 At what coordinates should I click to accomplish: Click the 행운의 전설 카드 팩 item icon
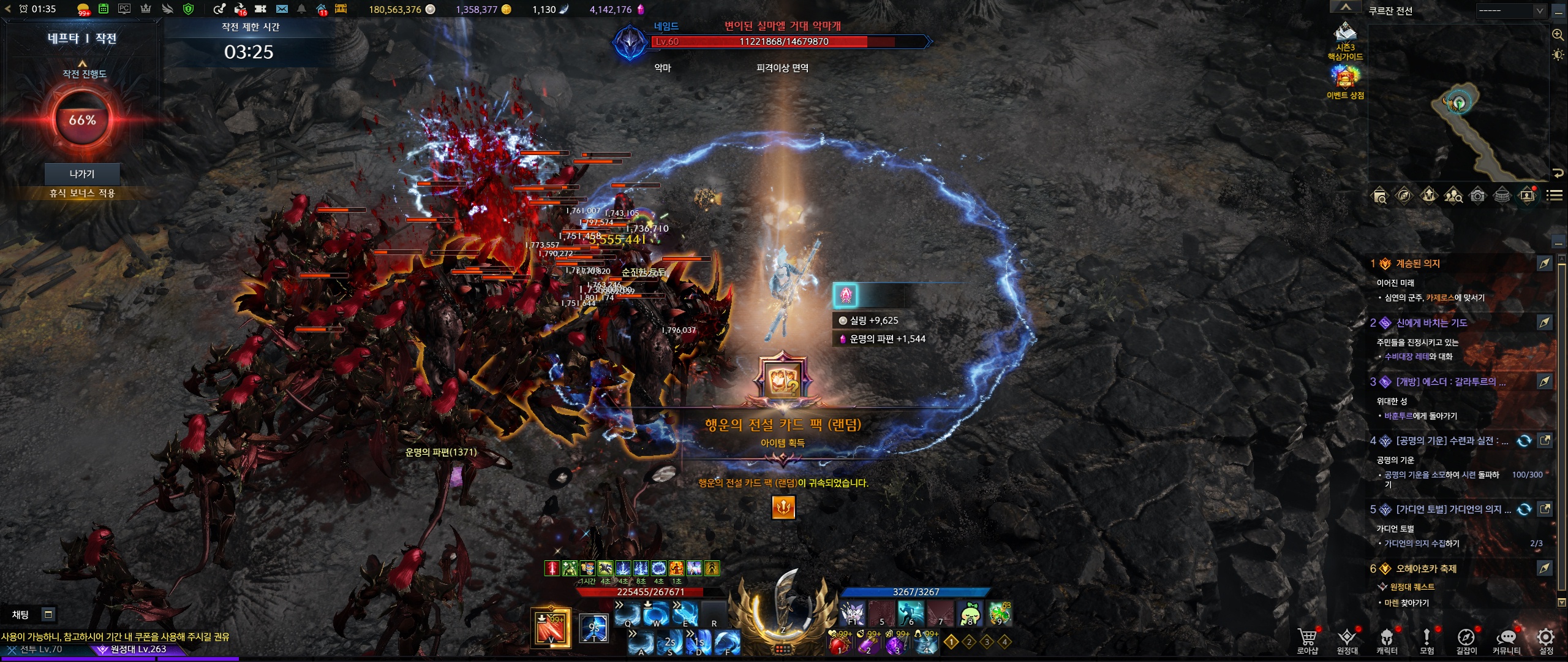783,379
